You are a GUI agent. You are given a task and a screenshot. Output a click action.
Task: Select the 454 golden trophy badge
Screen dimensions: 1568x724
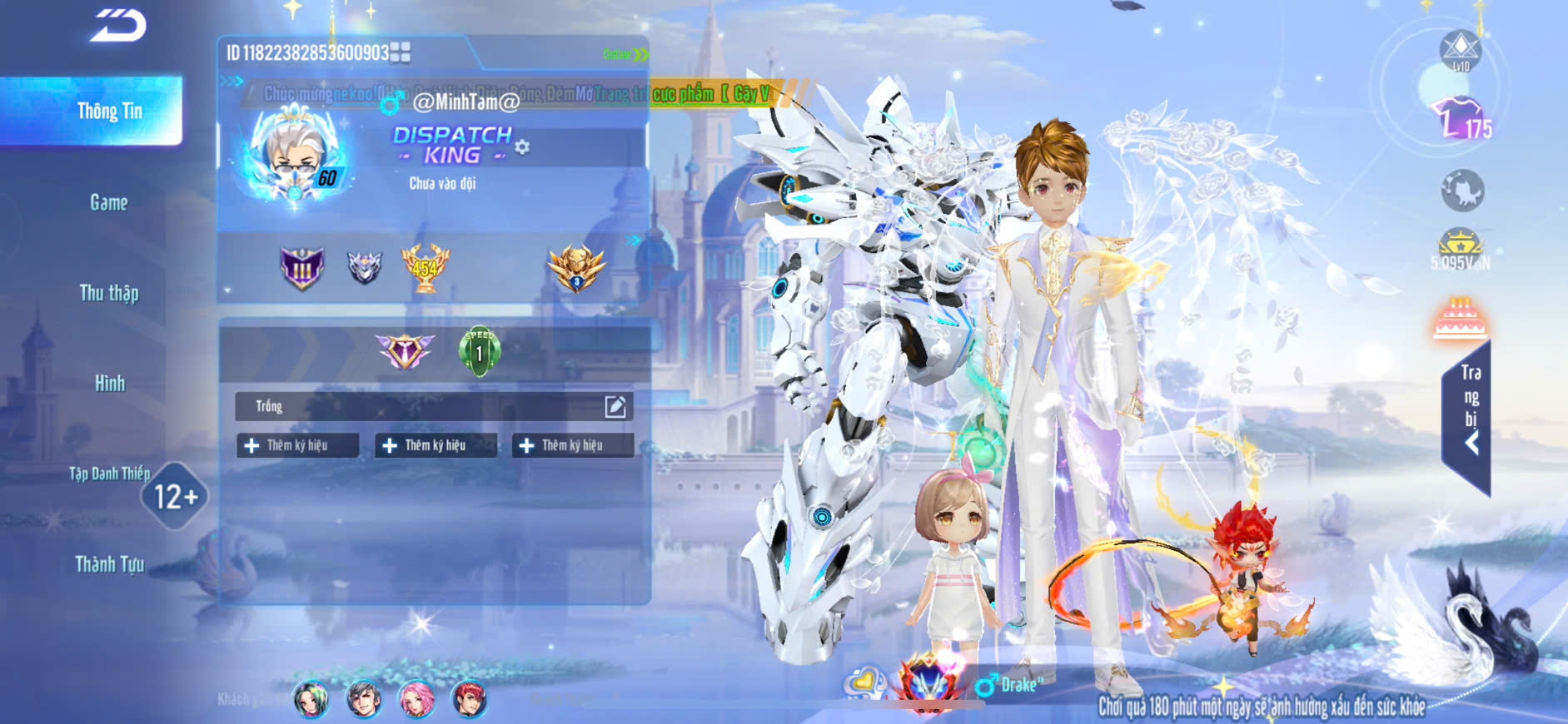tap(425, 267)
